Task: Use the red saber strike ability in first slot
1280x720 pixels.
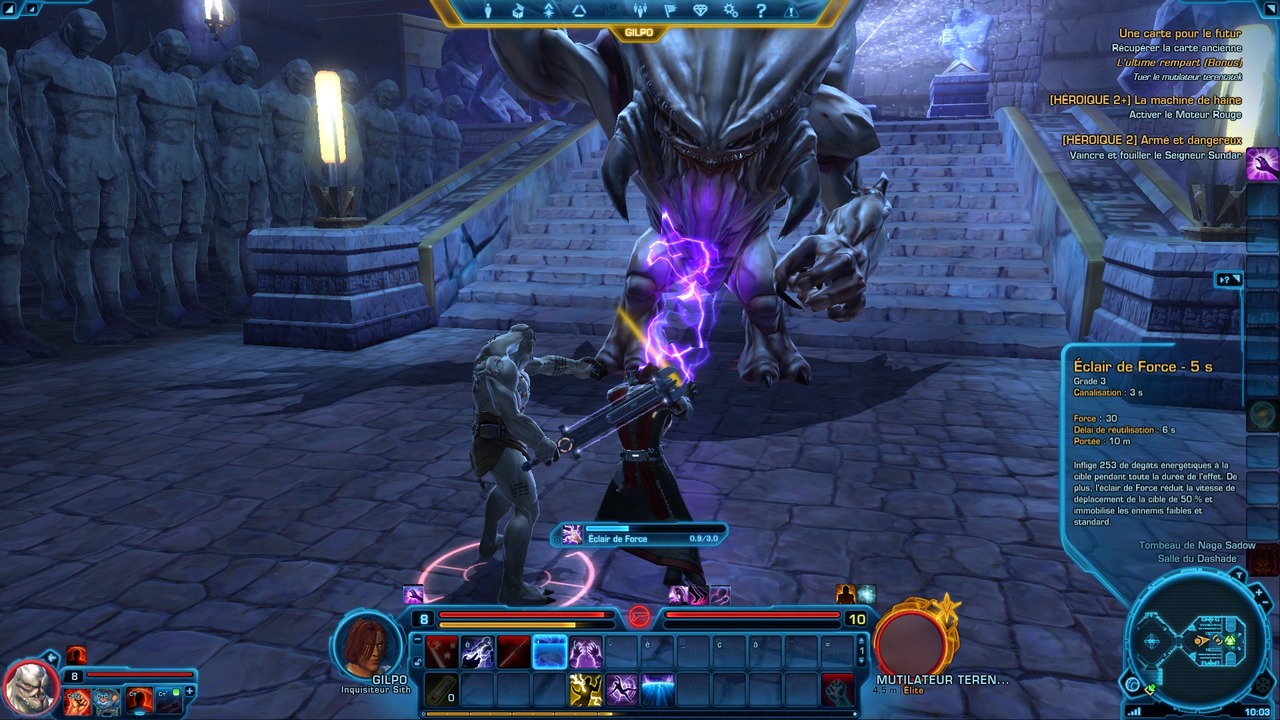Action: pos(442,652)
